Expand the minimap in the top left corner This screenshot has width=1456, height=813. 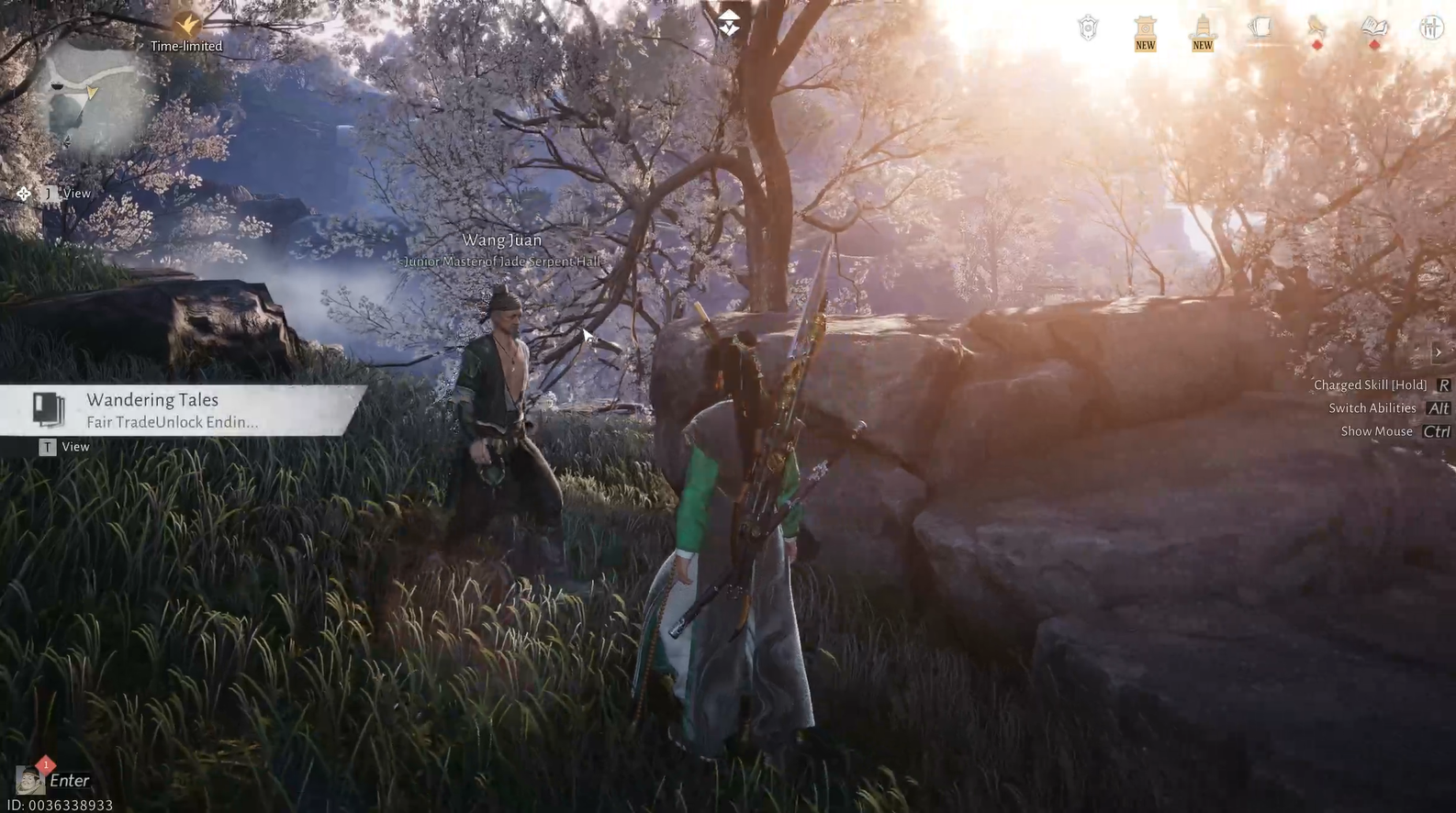tap(85, 101)
